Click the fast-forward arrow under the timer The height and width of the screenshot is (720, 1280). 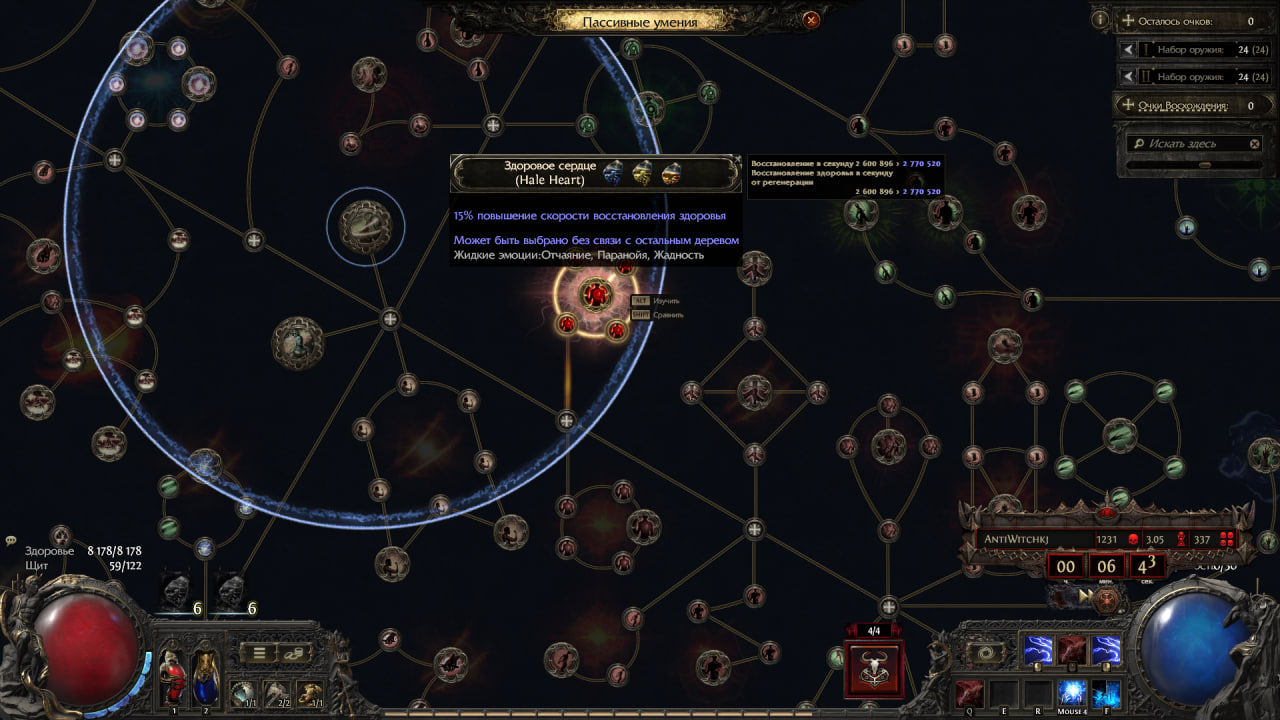point(1084,596)
